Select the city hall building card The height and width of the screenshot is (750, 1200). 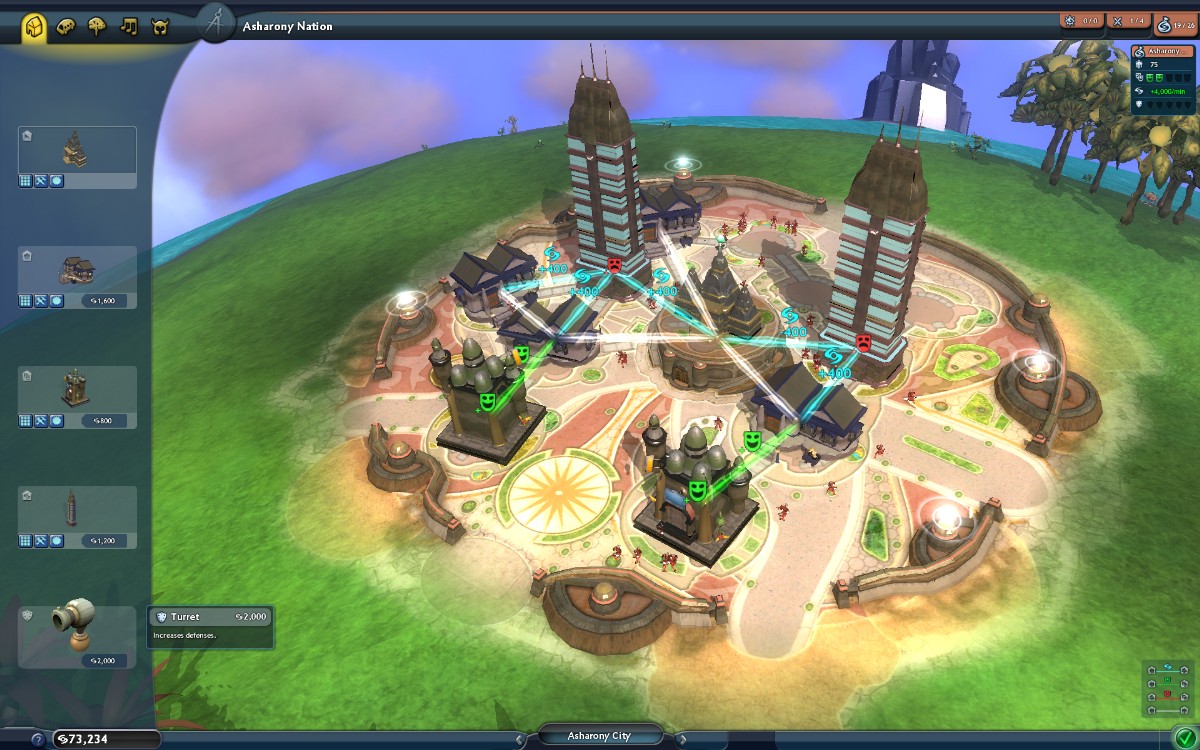(77, 157)
